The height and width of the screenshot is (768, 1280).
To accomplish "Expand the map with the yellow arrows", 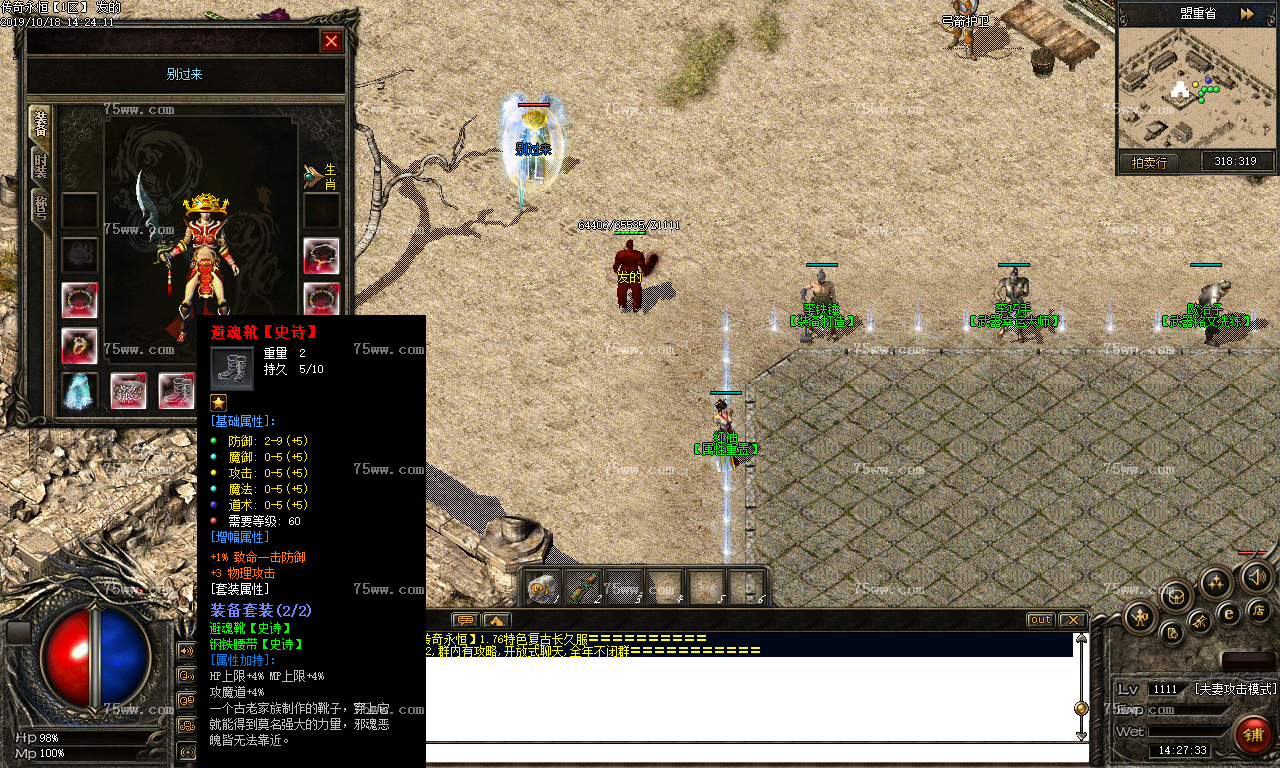I will (1247, 14).
